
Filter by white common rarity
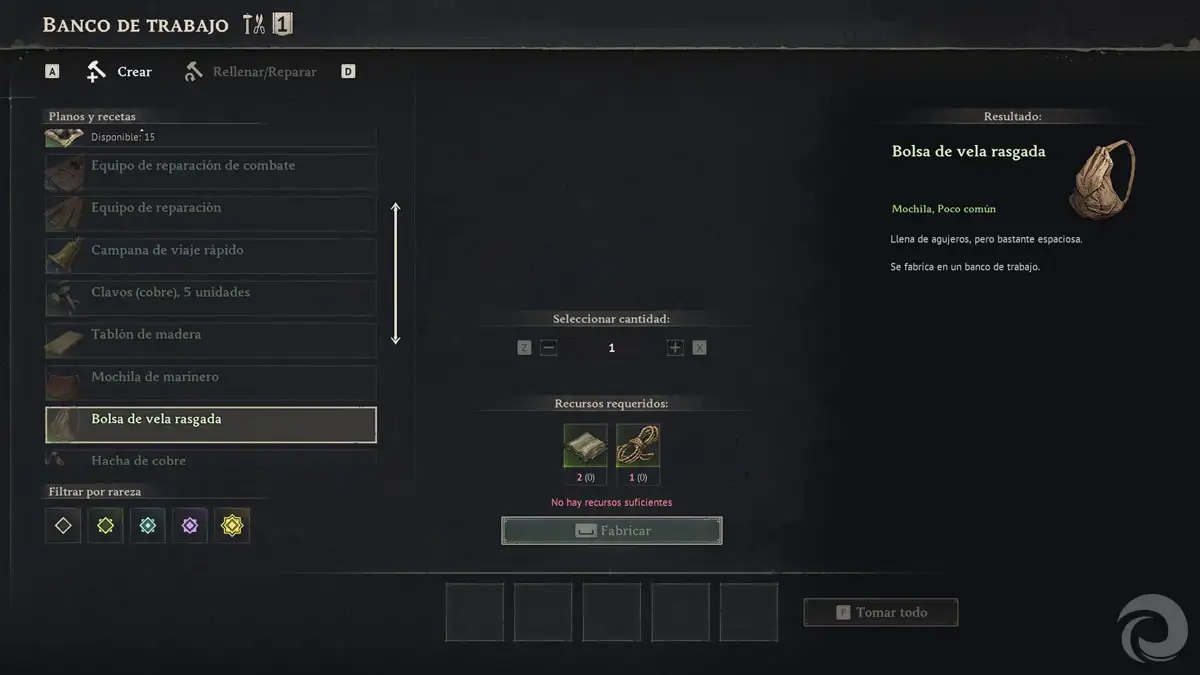point(63,525)
